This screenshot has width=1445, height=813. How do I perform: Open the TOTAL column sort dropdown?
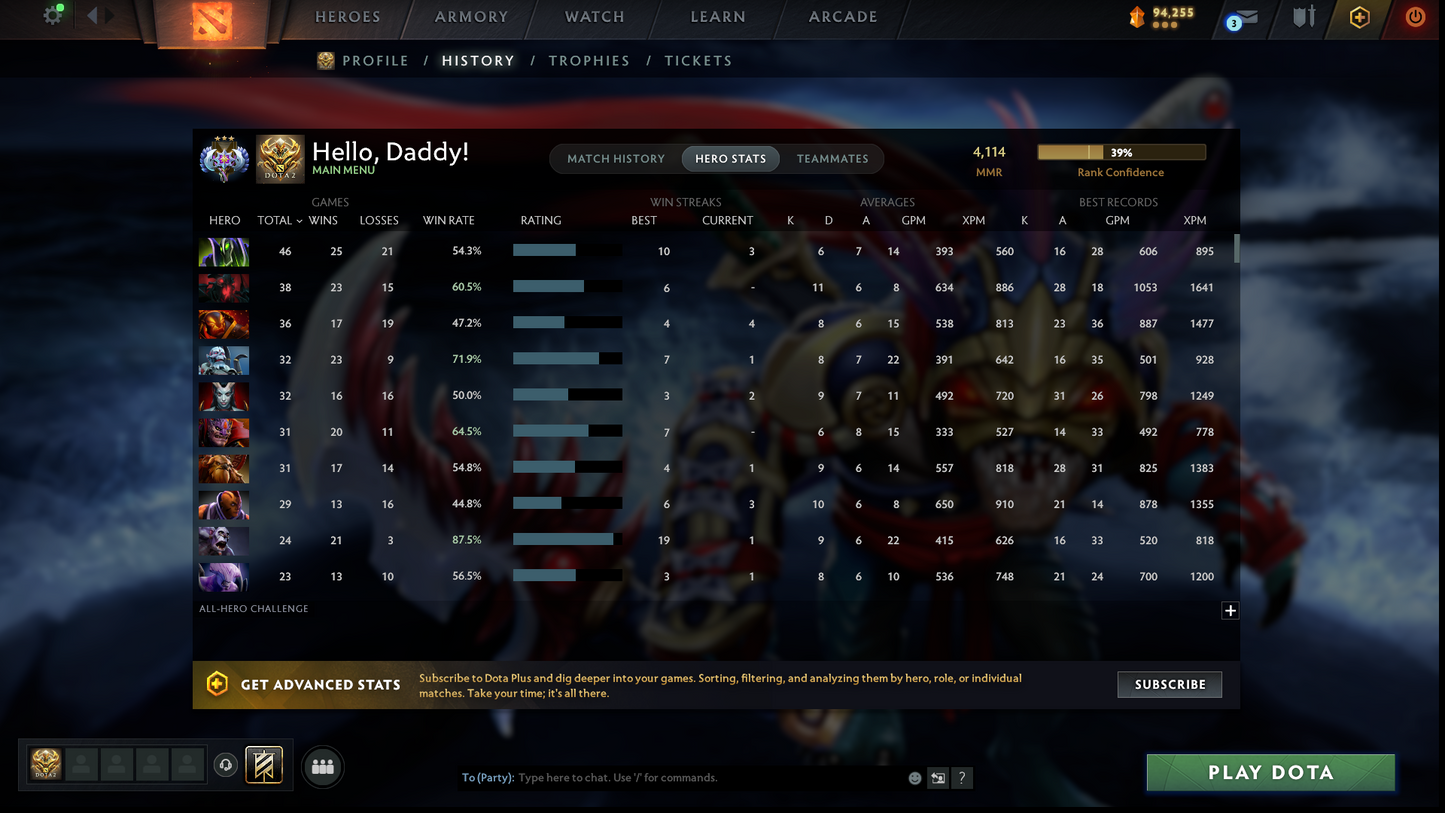click(x=278, y=220)
